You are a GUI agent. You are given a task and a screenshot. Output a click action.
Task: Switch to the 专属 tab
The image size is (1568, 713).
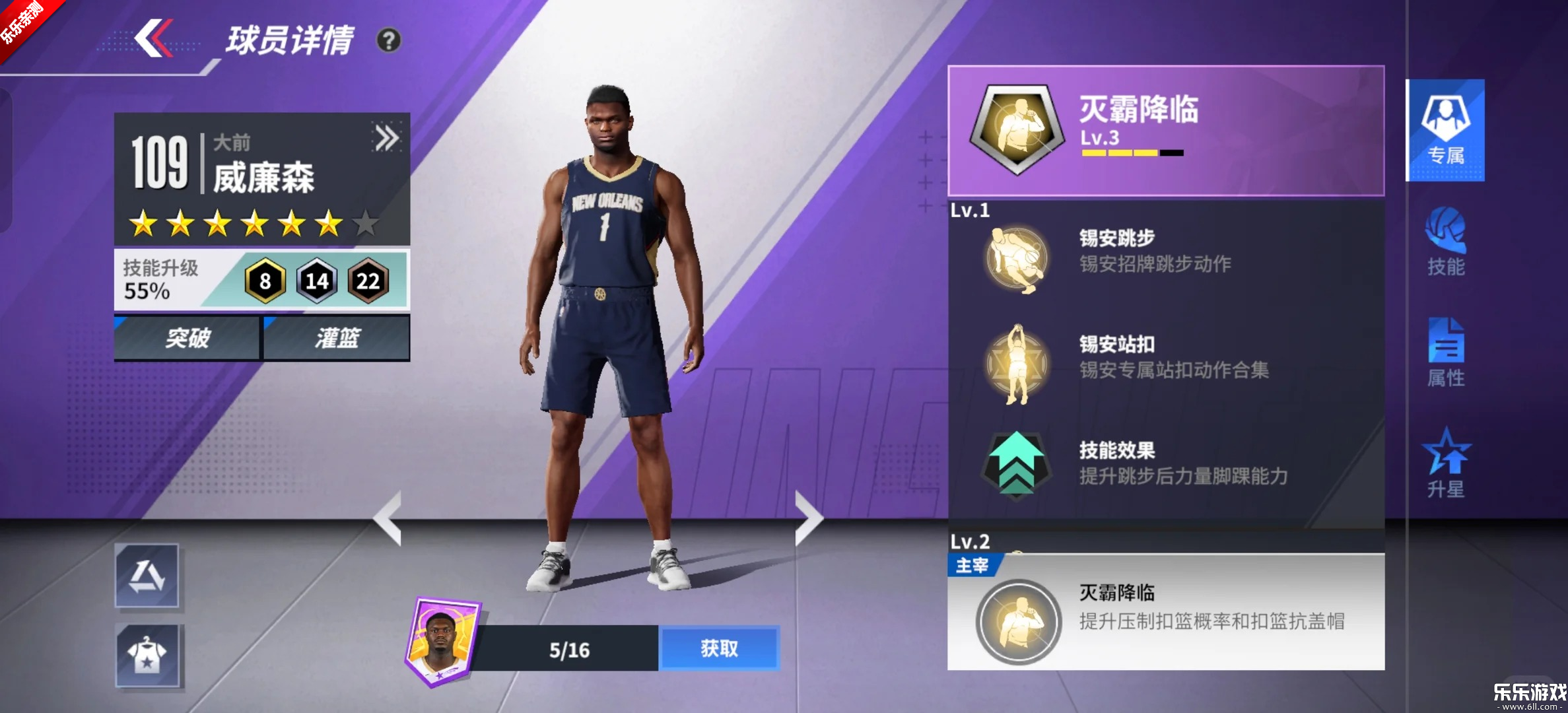pos(1445,130)
